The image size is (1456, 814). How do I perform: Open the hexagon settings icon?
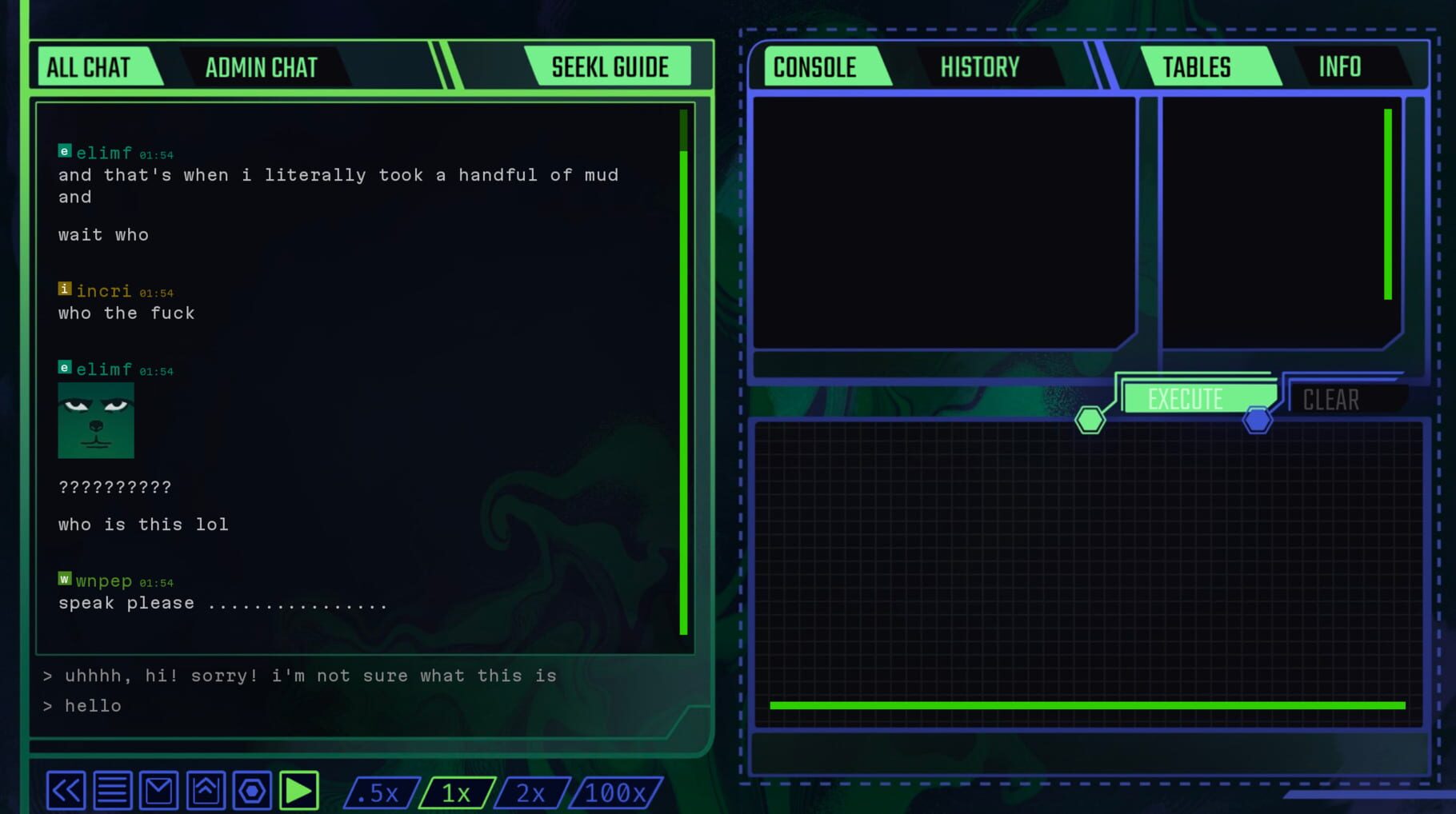[252, 790]
